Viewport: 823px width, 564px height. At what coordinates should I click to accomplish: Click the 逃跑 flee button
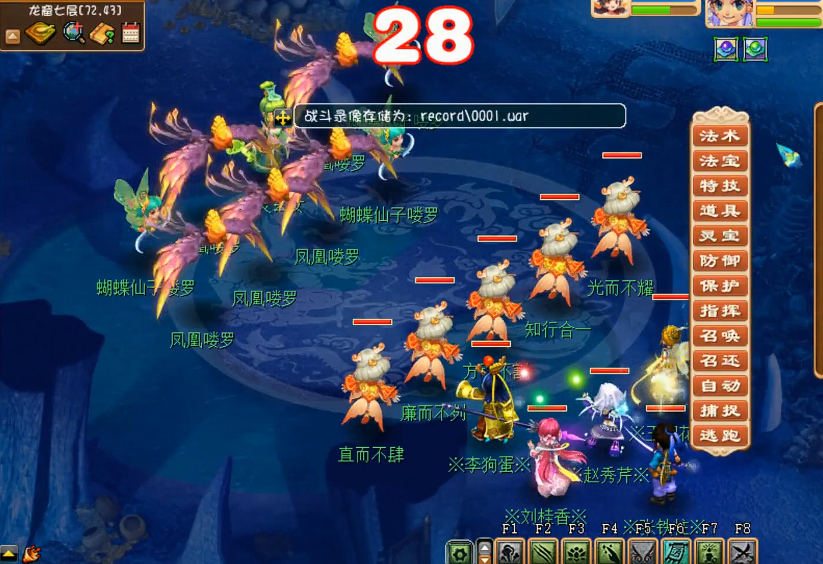tap(720, 436)
